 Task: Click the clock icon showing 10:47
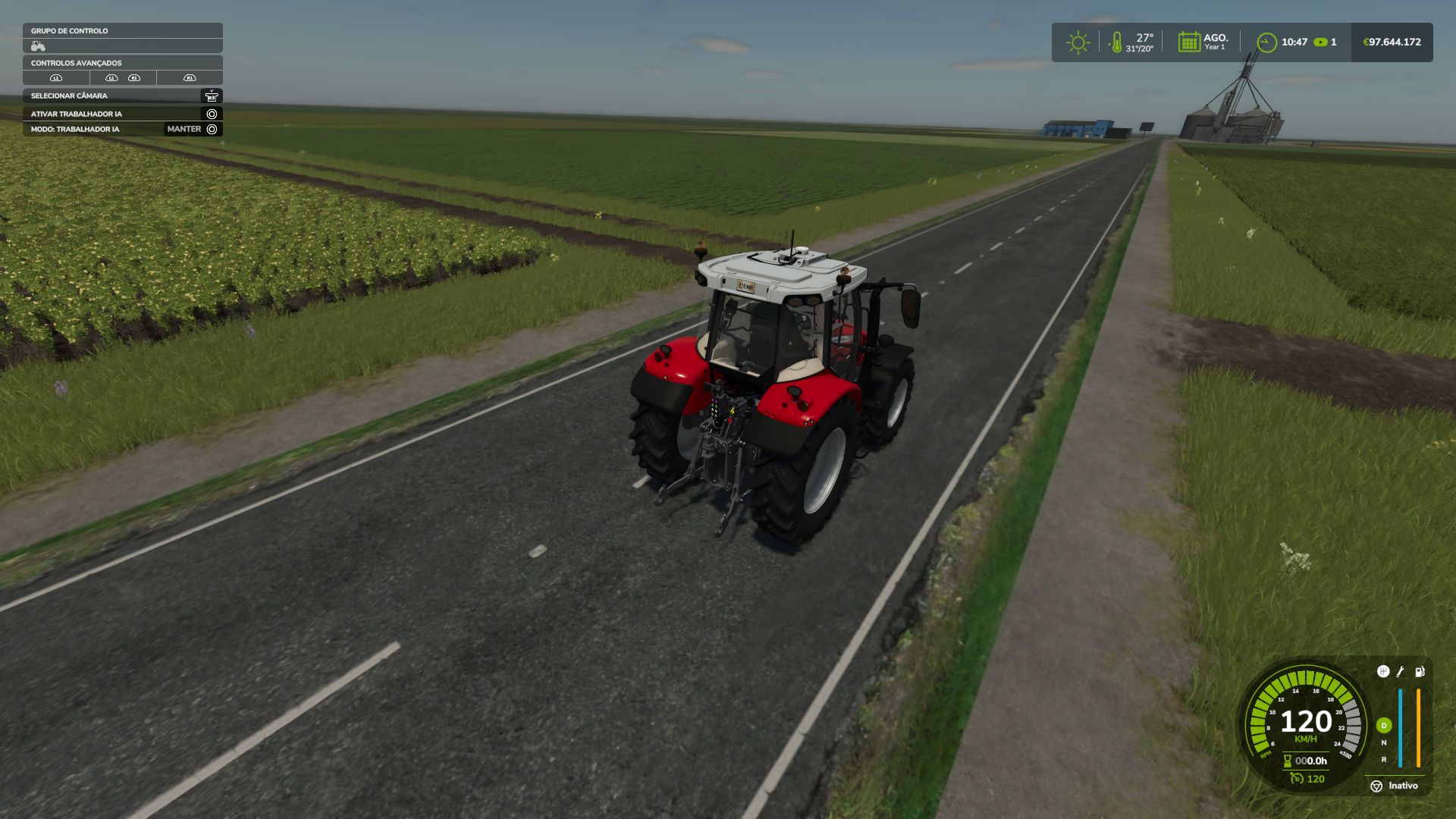1268,42
